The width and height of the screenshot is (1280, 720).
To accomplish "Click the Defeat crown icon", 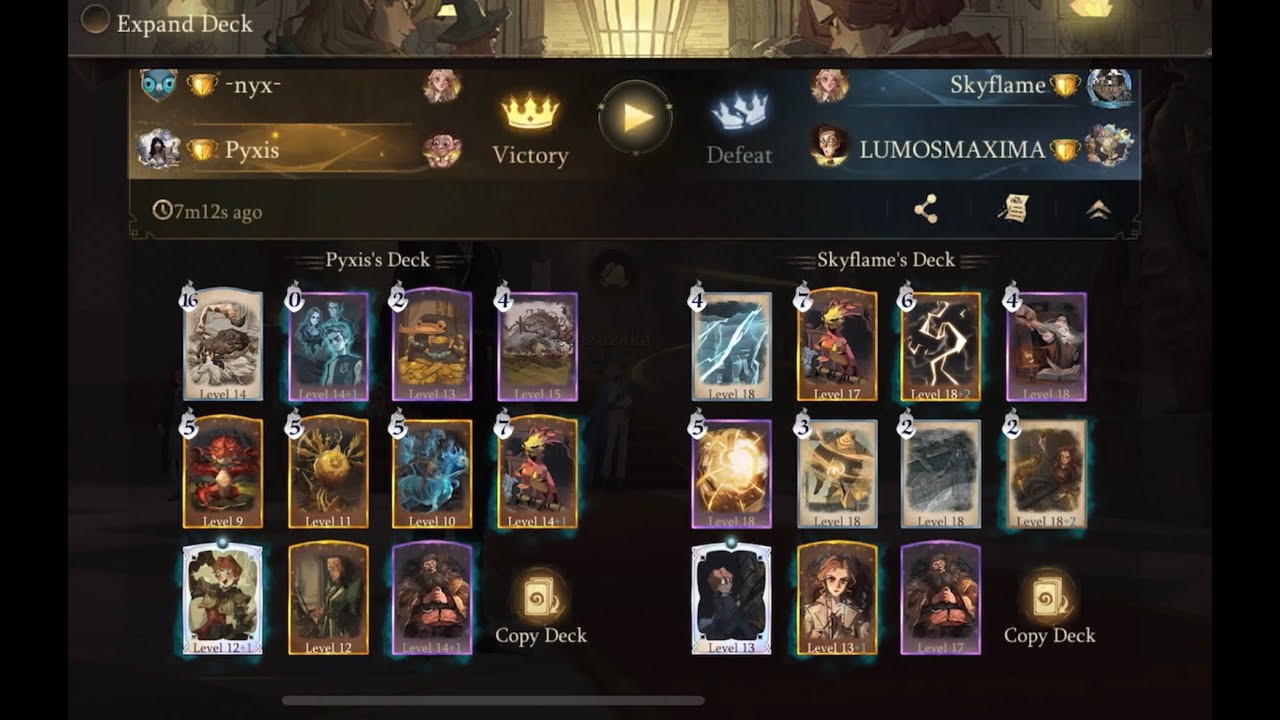I will (740, 110).
